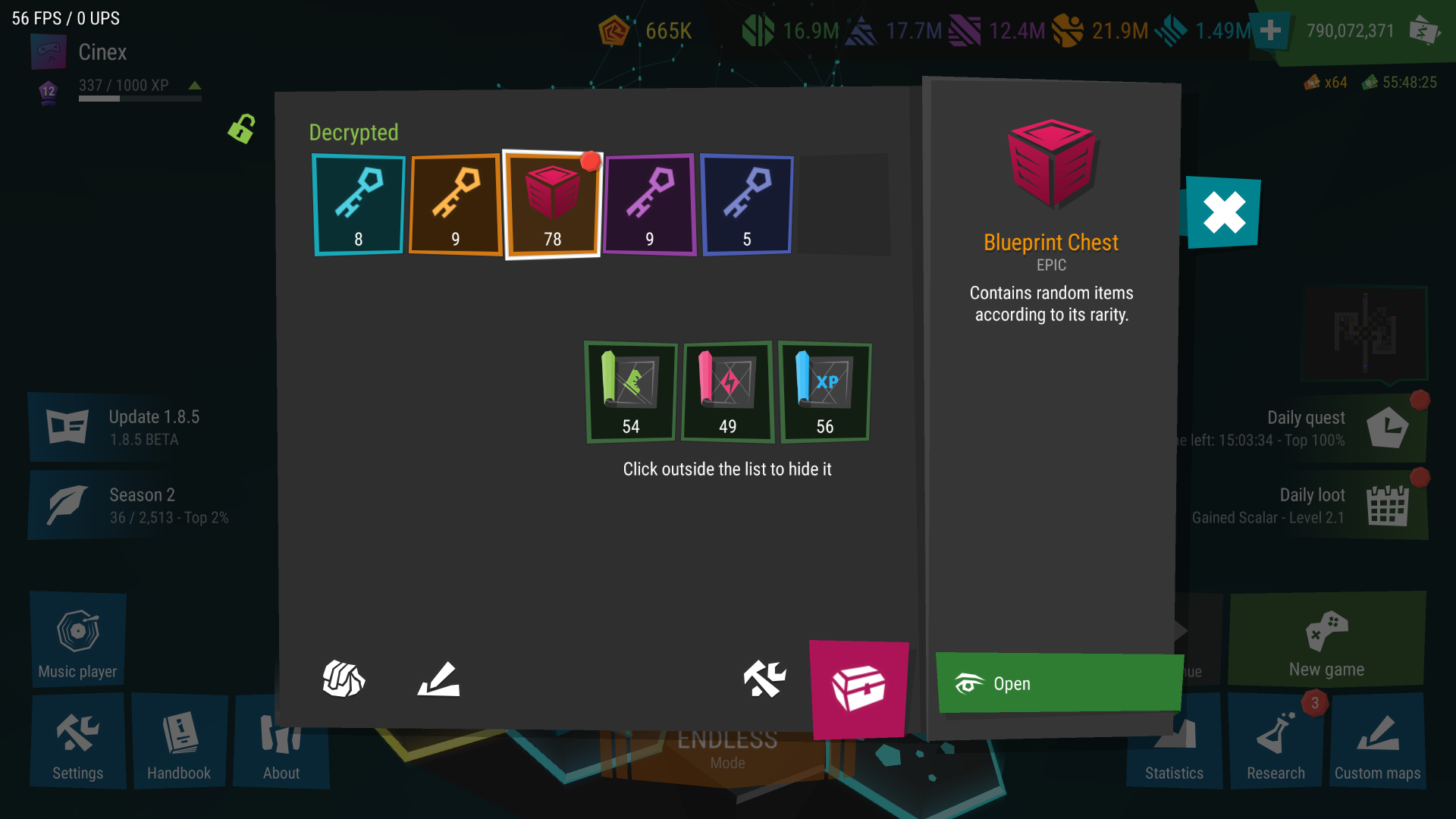Open the Blueprint Chest
Screen dimensions: 1456x819
coord(1059,683)
